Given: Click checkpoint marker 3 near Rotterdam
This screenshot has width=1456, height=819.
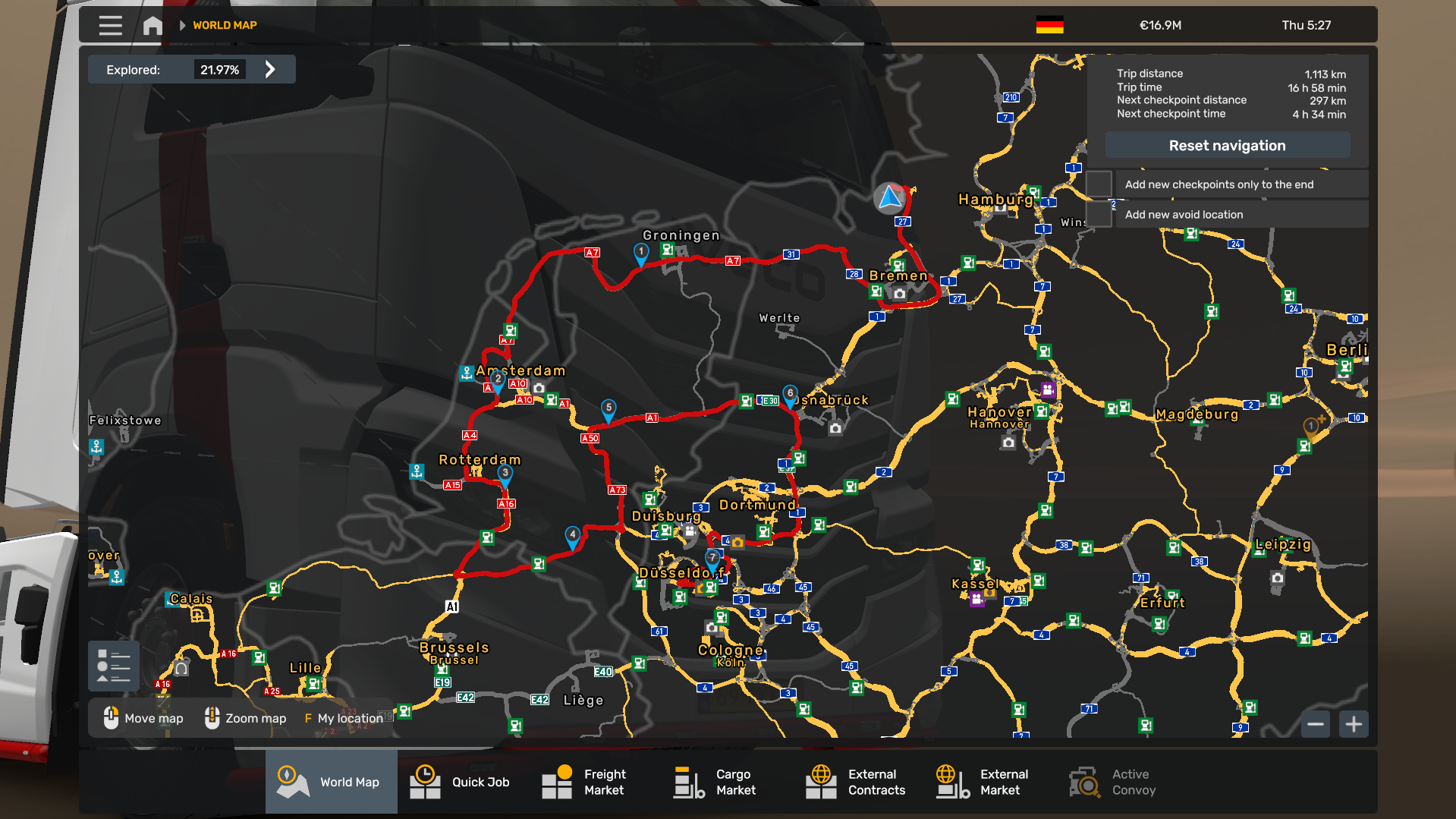Looking at the screenshot, I should click(x=505, y=472).
